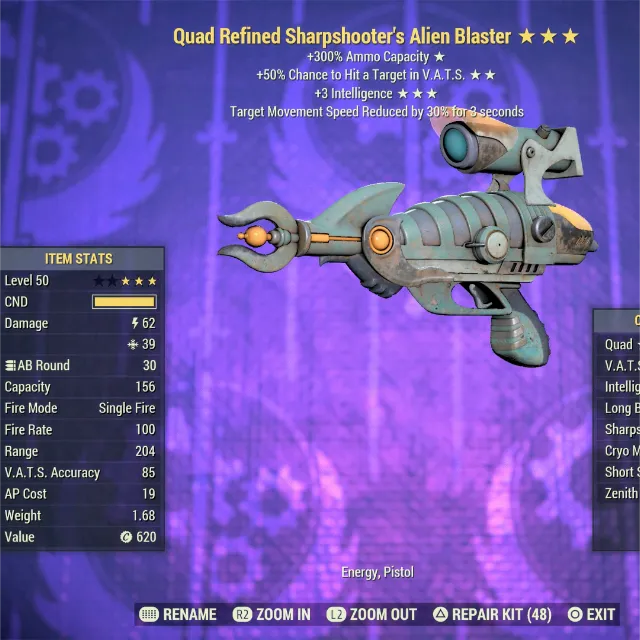The width and height of the screenshot is (640, 640).
Task: Choose the Rename option for the weapon
Action: coord(180,614)
